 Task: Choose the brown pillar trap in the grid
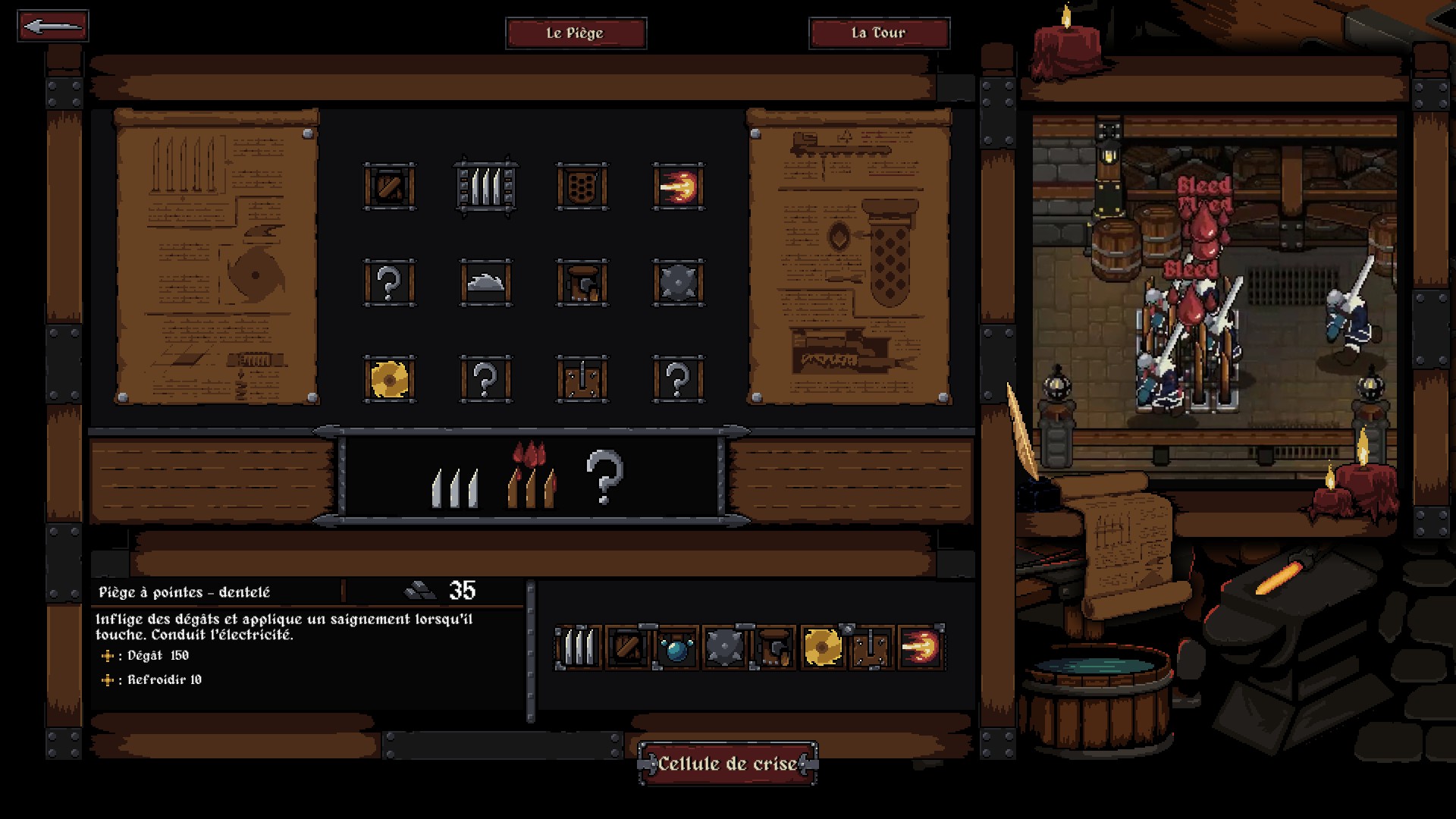click(582, 283)
